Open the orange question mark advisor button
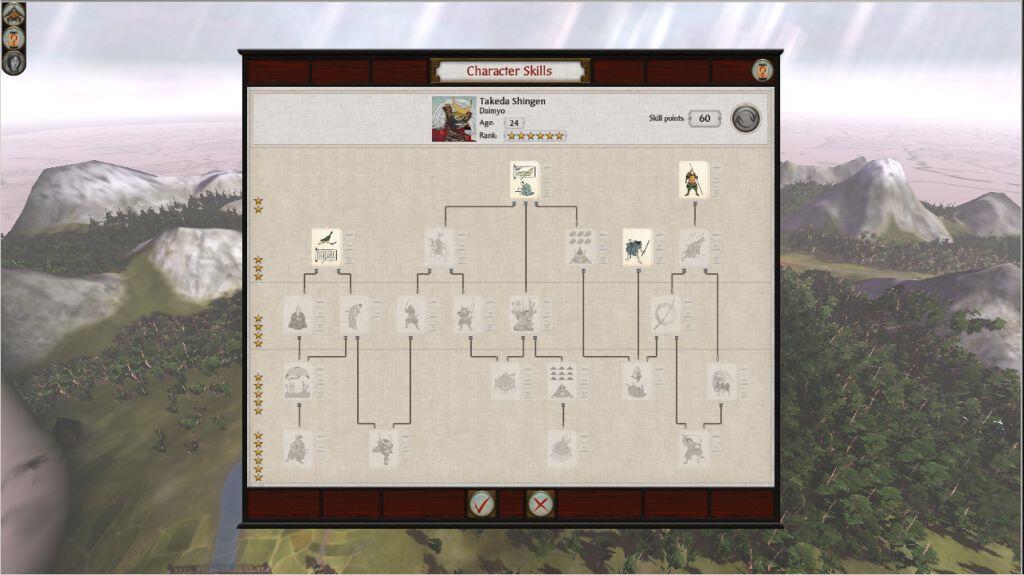The image size is (1024, 575). (x=13, y=38)
